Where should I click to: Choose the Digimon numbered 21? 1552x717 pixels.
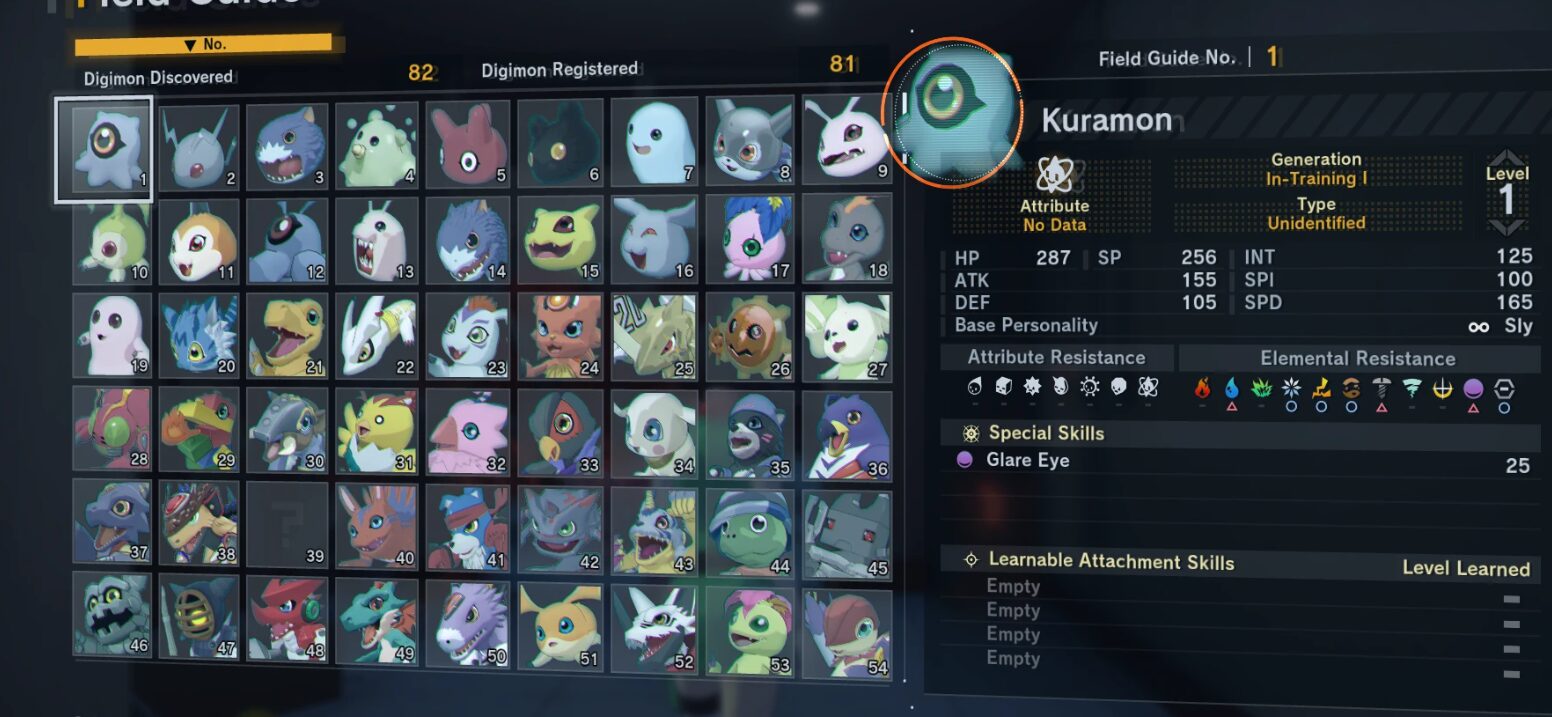point(289,336)
